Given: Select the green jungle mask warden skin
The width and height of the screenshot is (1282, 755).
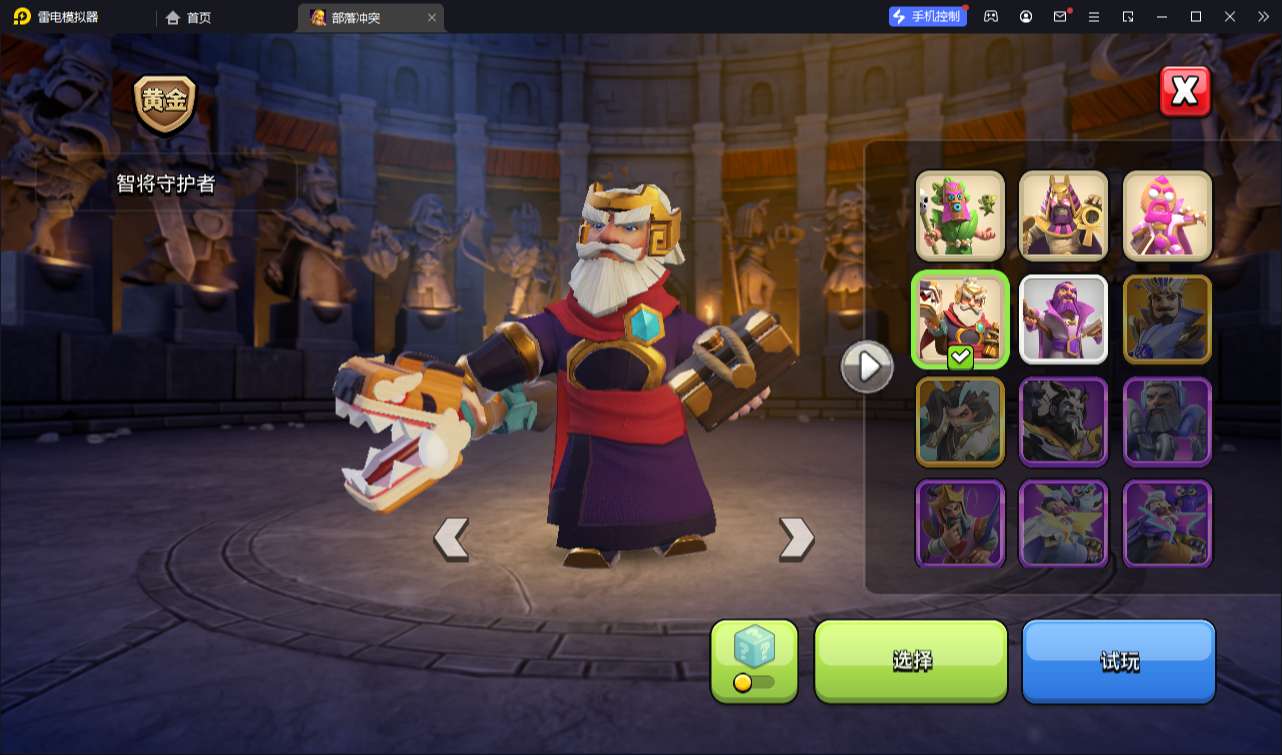Looking at the screenshot, I should tap(960, 215).
